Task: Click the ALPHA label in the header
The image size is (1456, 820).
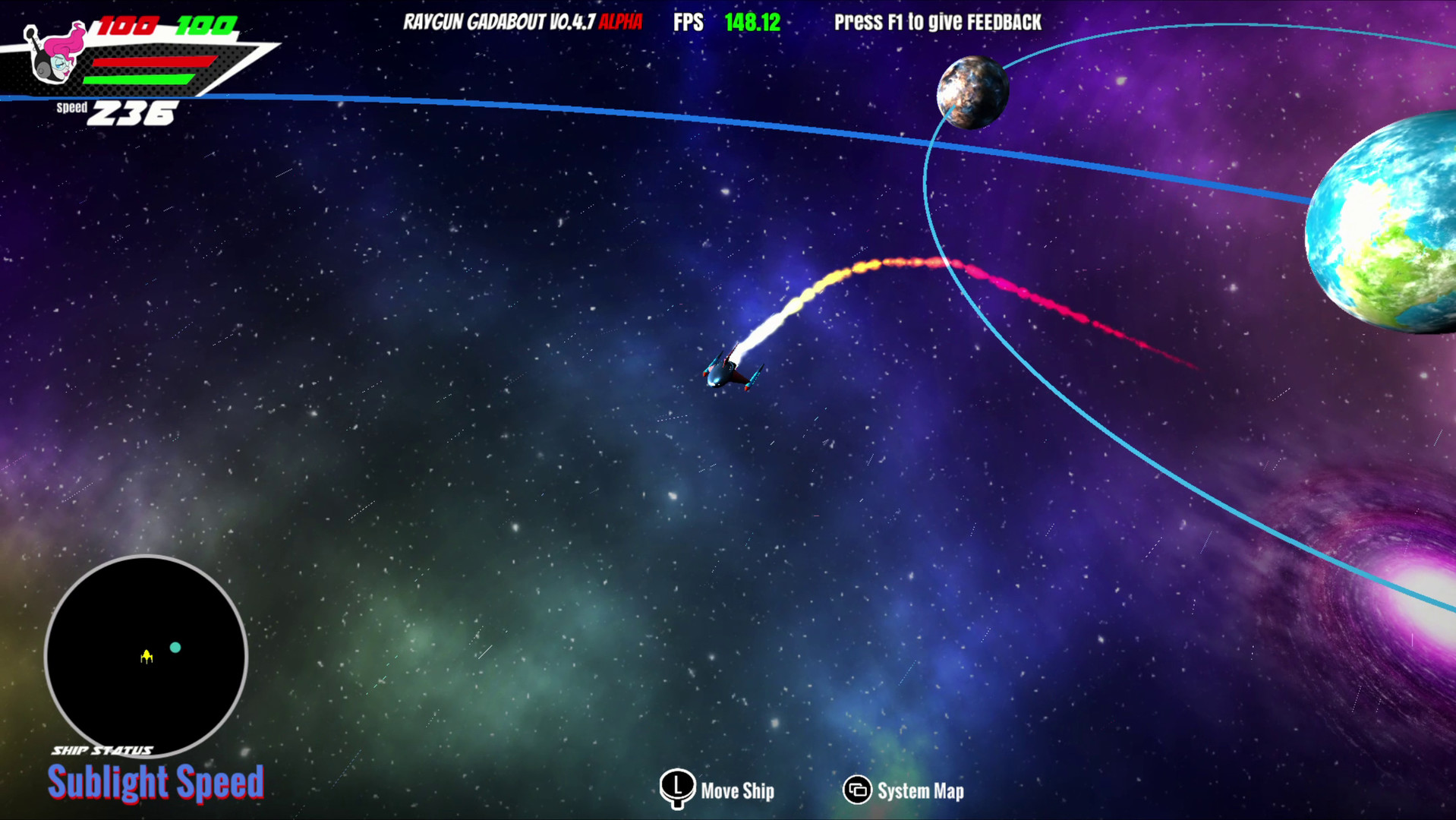Action: click(x=622, y=22)
